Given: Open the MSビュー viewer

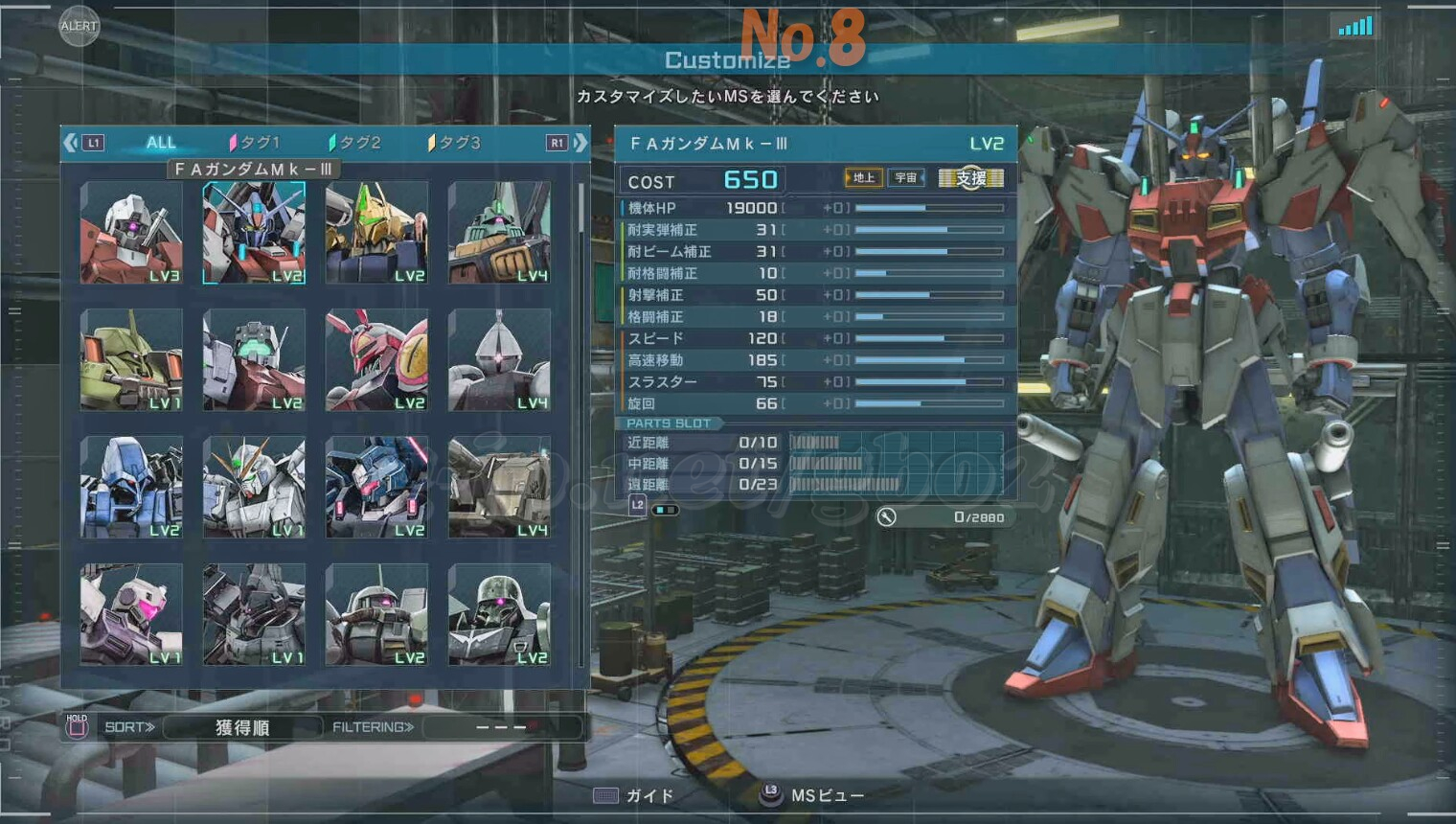Looking at the screenshot, I should (814, 796).
